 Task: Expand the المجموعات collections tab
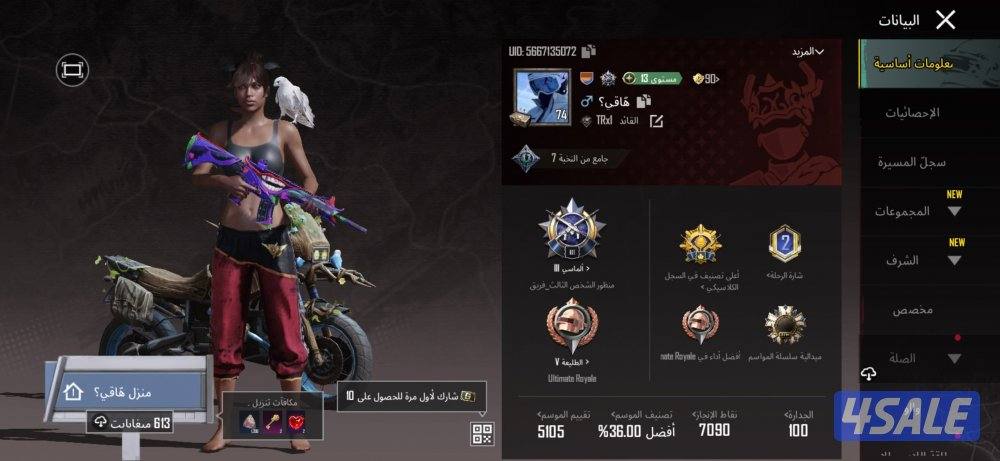911,211
